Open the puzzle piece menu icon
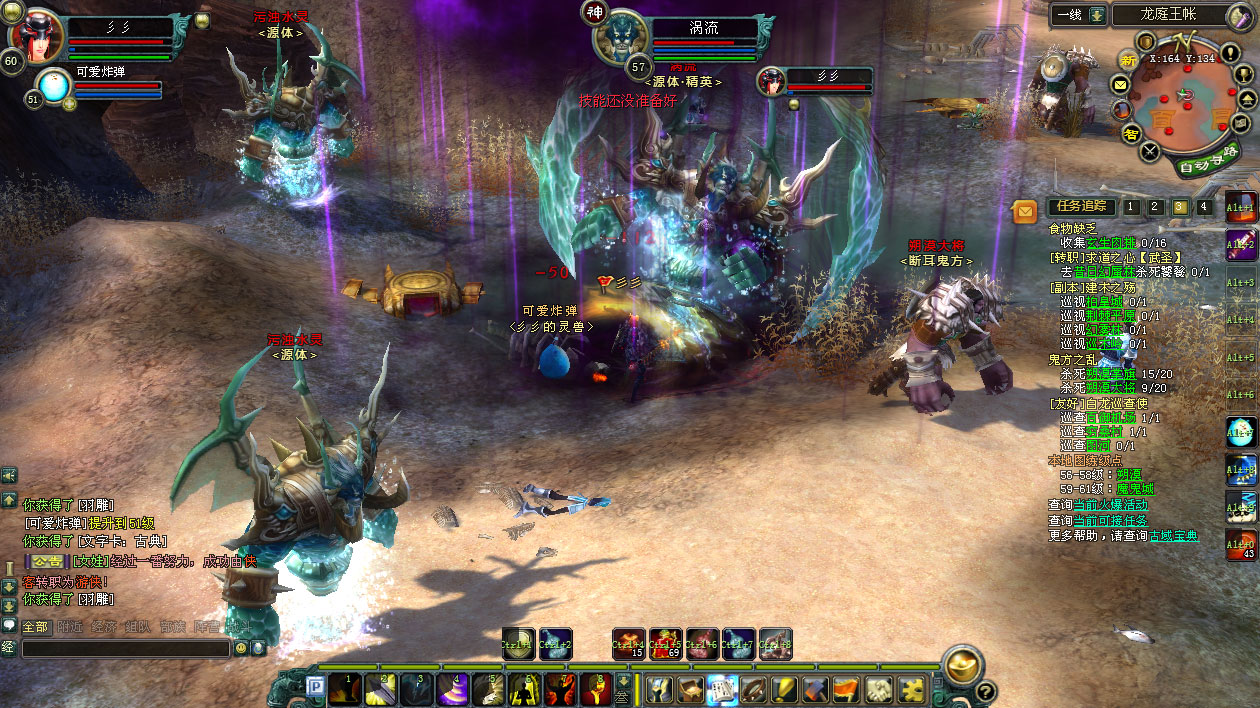Screen dimensions: 1260x708 click(x=912, y=690)
